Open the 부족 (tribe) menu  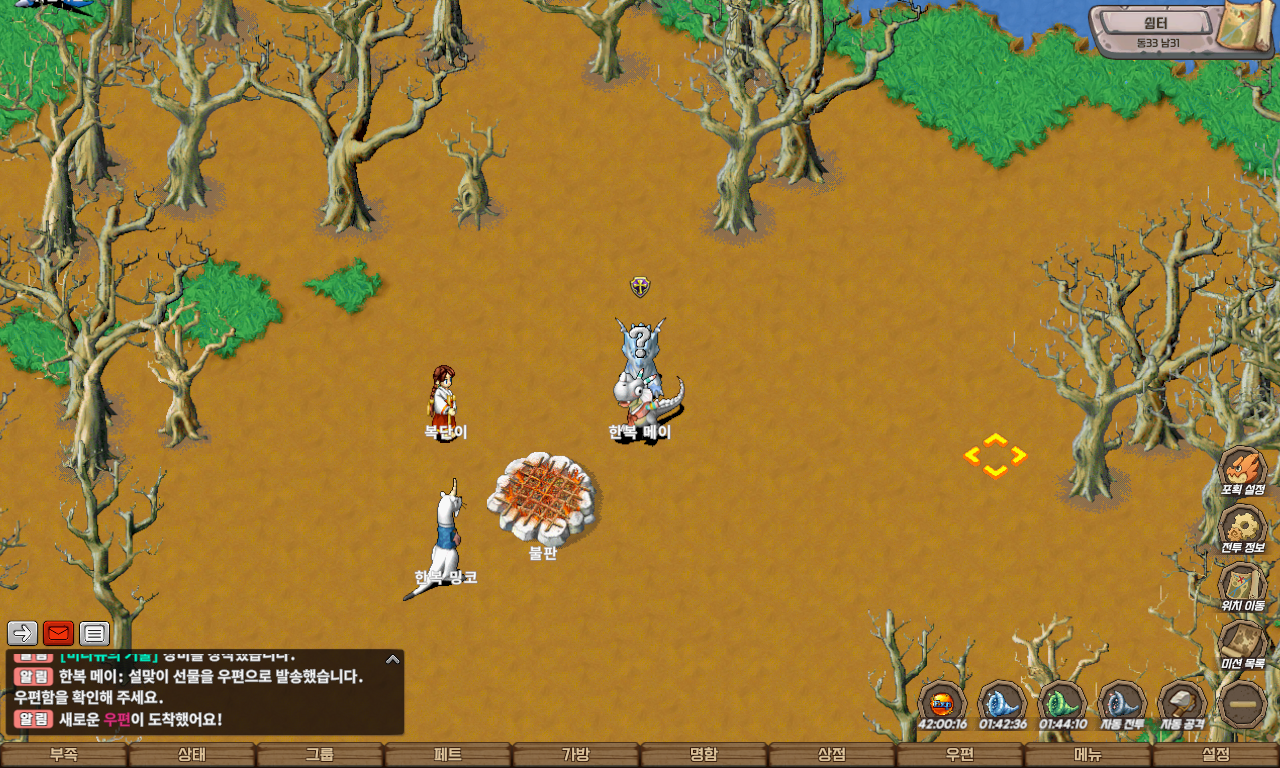pyautogui.click(x=64, y=755)
